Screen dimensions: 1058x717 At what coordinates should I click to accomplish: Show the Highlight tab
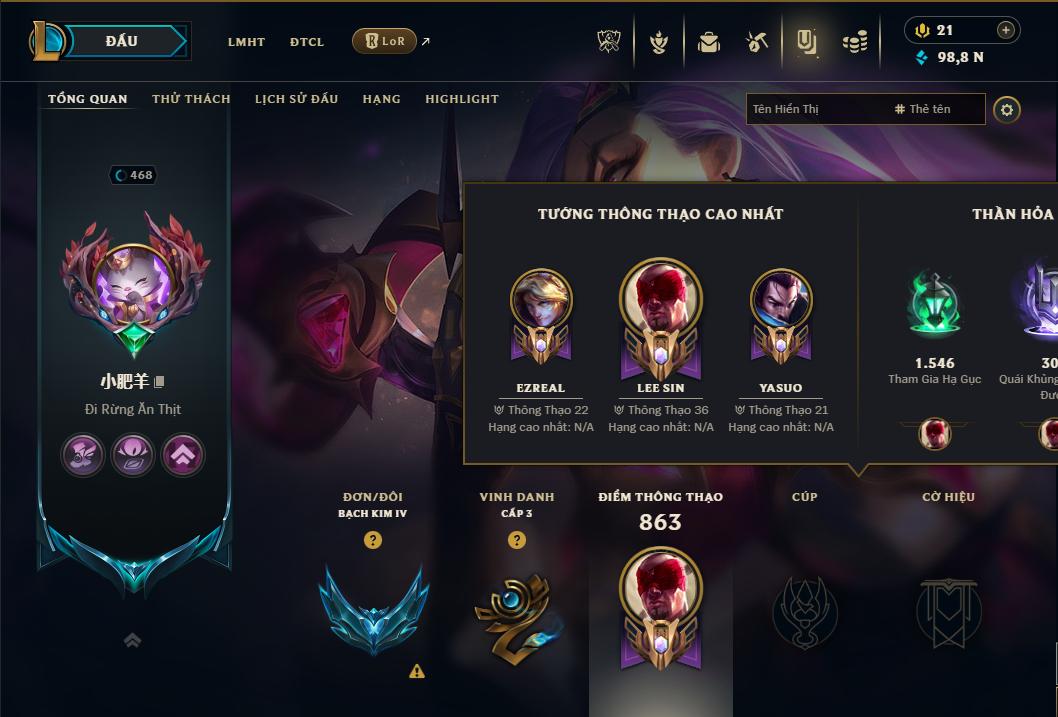point(462,99)
